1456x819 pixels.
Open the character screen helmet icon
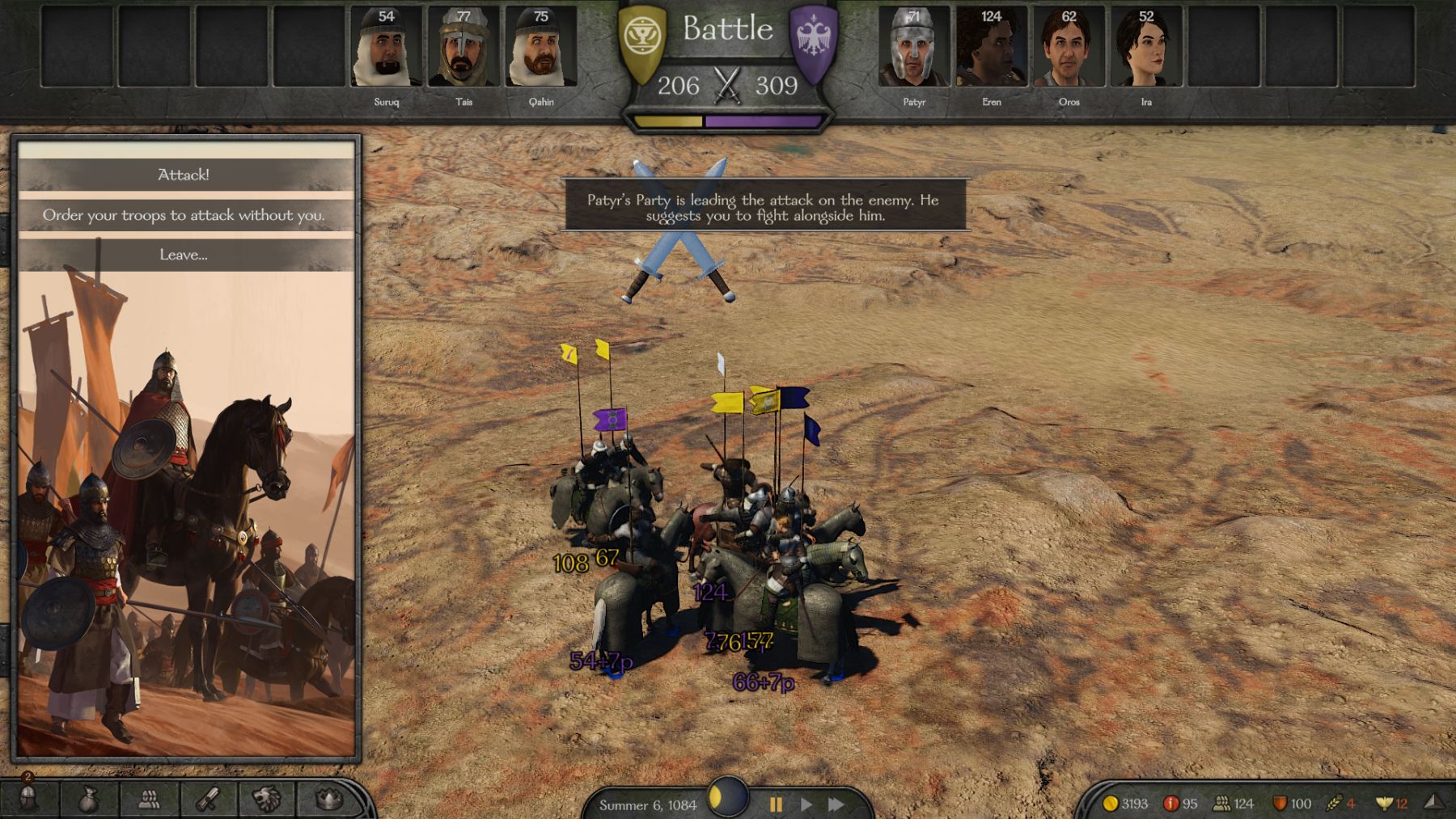(x=28, y=800)
